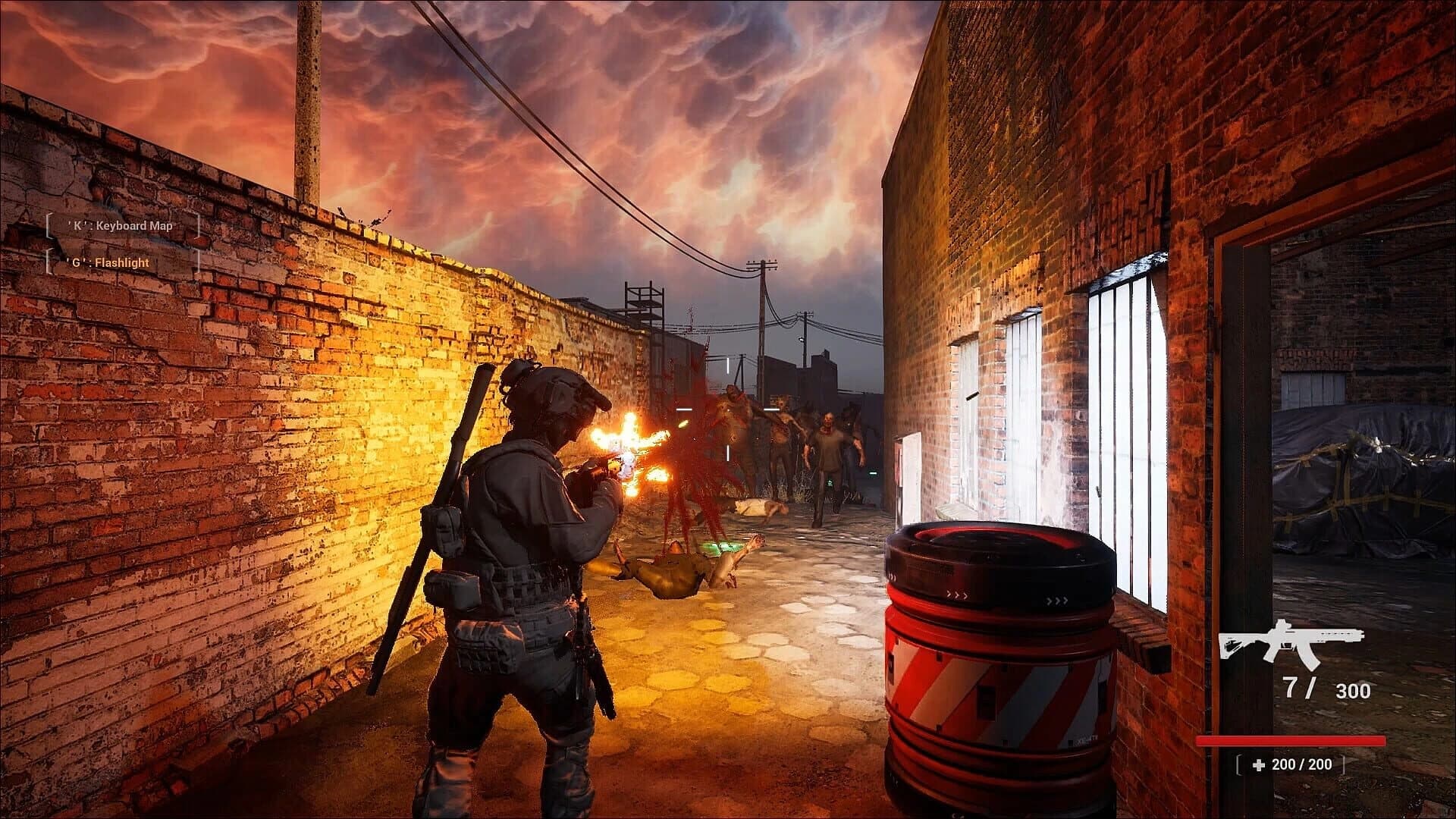Toggle the Flashlight via the 'G' hint
Screen dimensions: 1456x819
point(106,262)
